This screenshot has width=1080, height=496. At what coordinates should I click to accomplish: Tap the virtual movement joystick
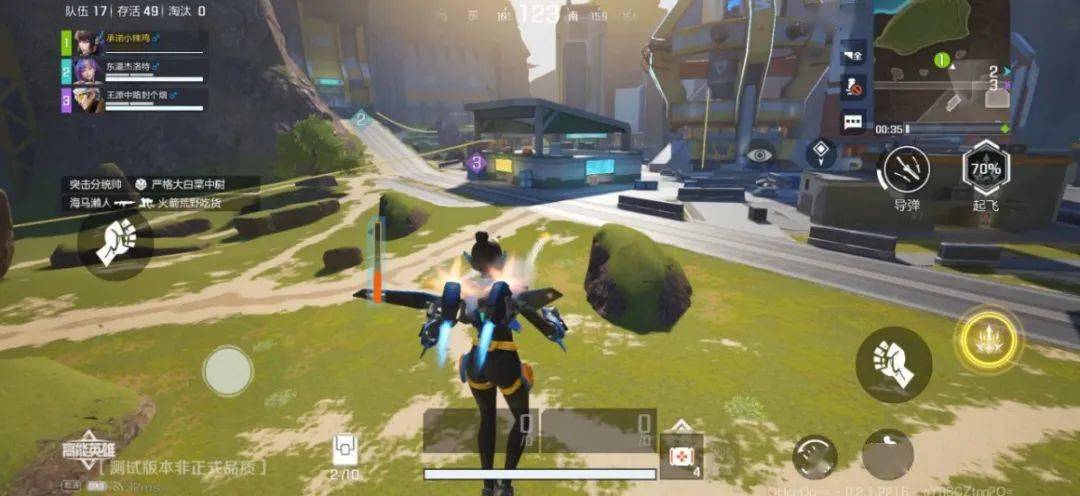[228, 371]
